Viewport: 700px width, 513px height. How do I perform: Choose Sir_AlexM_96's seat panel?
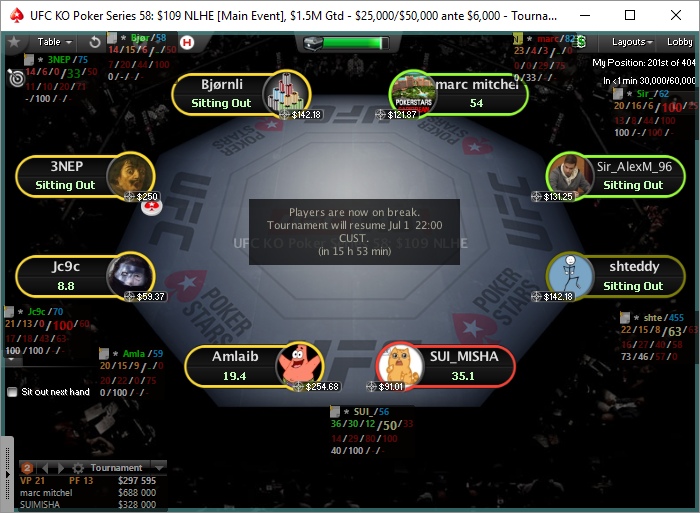616,176
